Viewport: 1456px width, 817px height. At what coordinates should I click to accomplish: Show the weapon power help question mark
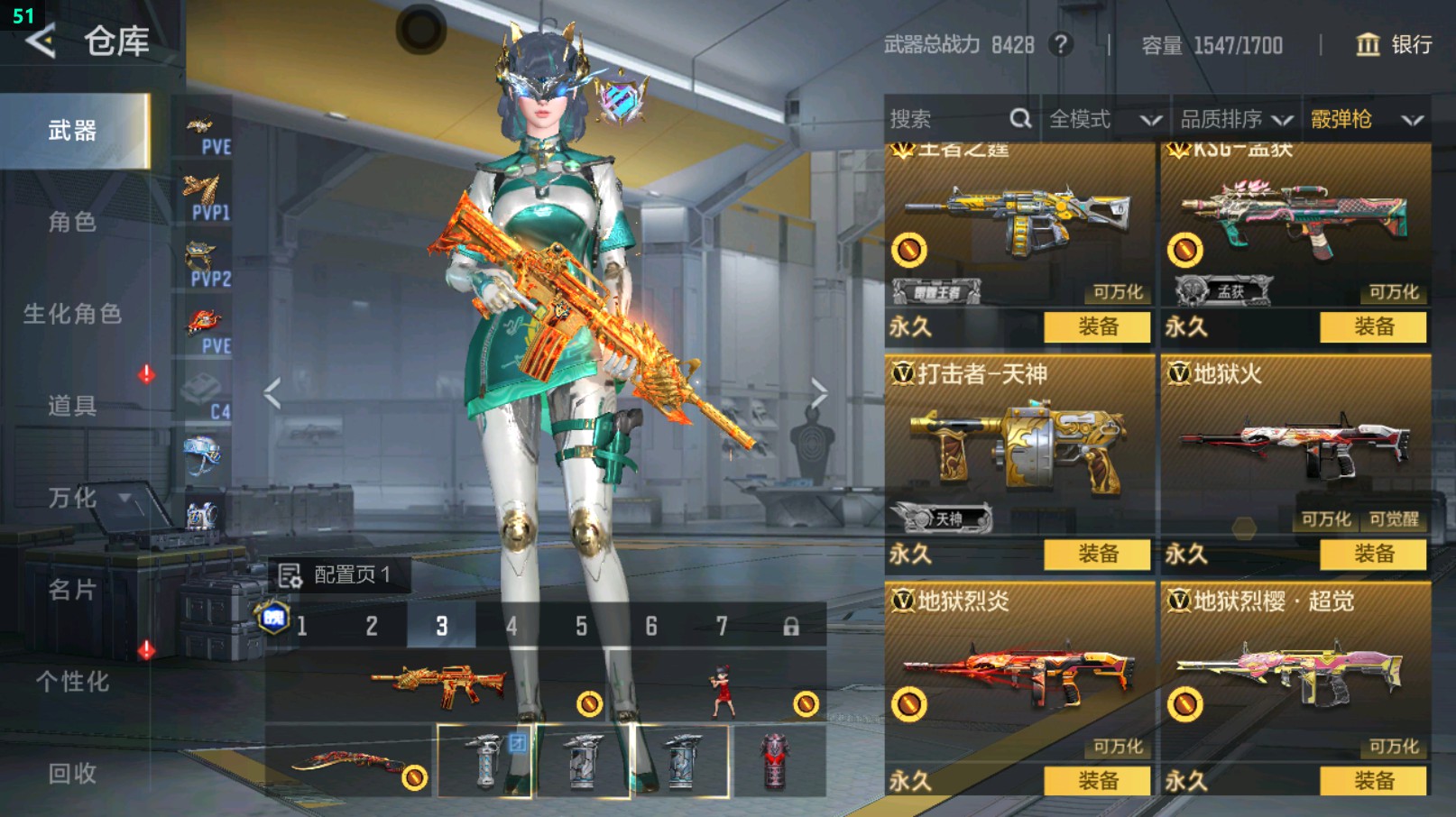tap(1062, 45)
